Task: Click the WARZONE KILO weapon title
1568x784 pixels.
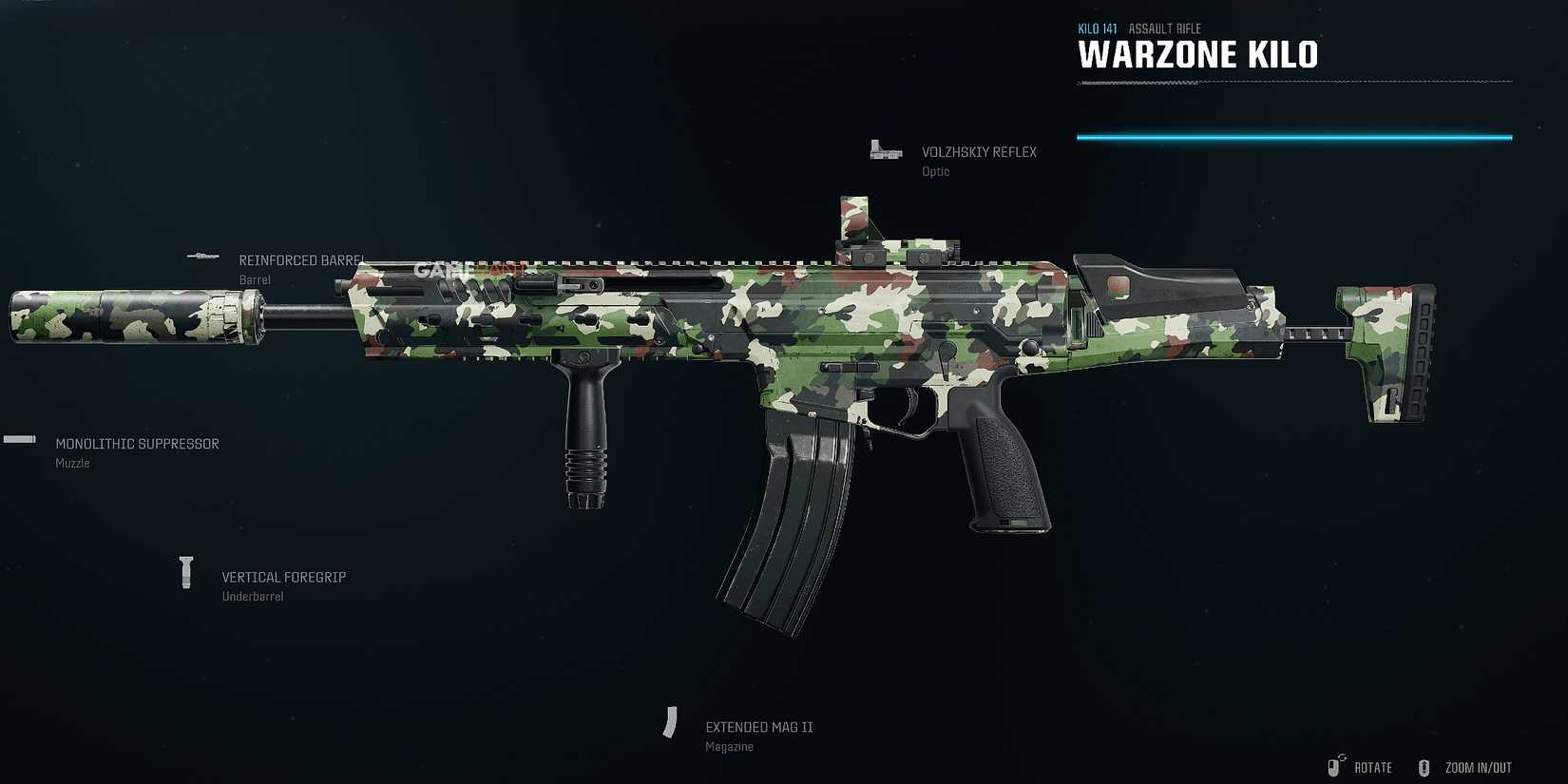Action: click(x=1199, y=54)
